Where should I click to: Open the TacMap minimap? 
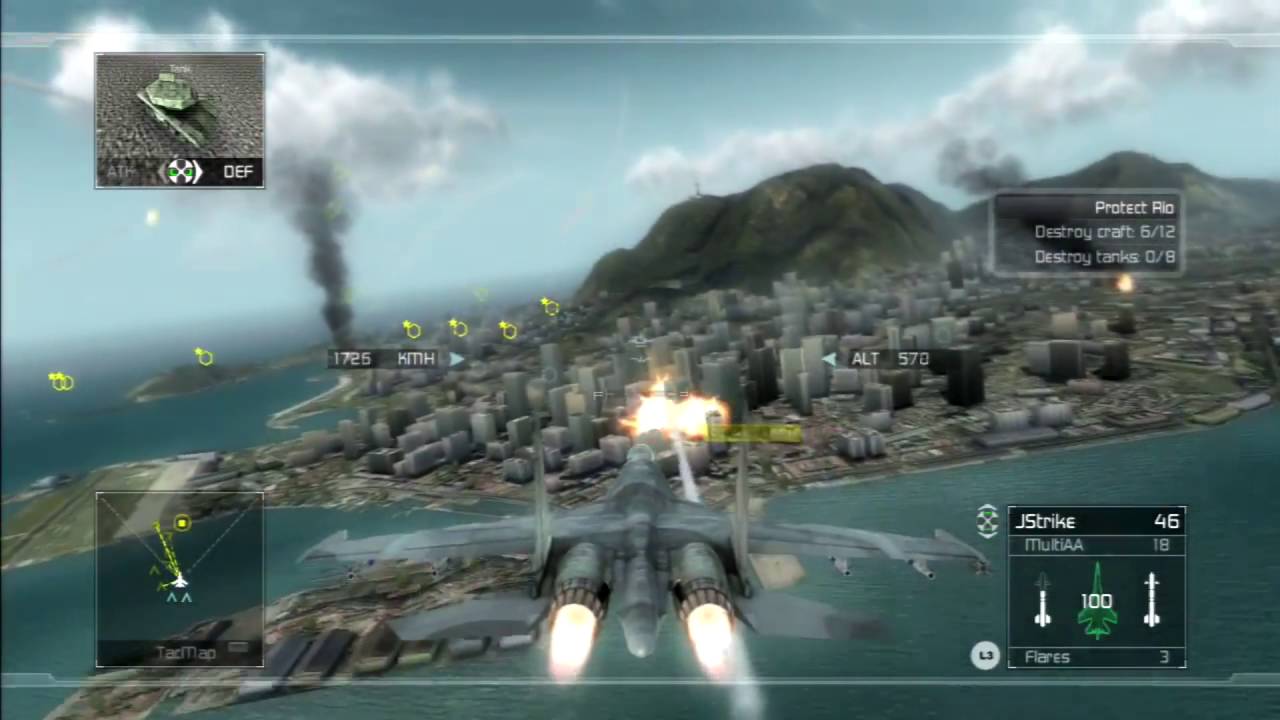pyautogui.click(x=180, y=578)
